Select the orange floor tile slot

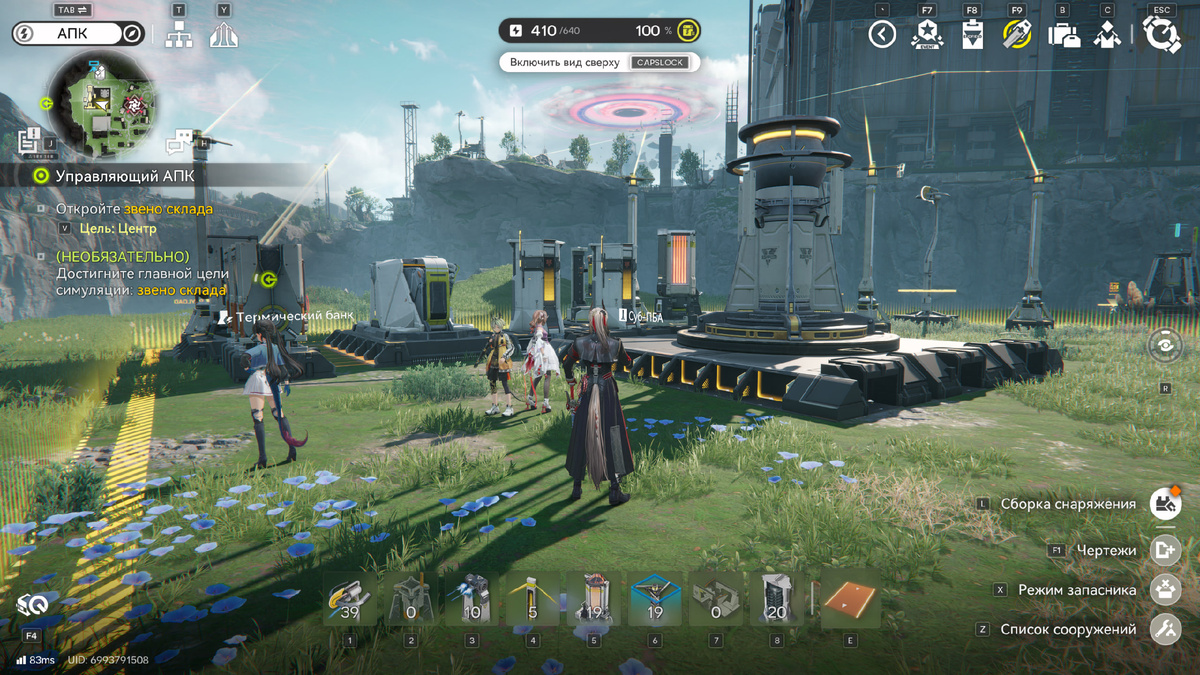[x=850, y=598]
